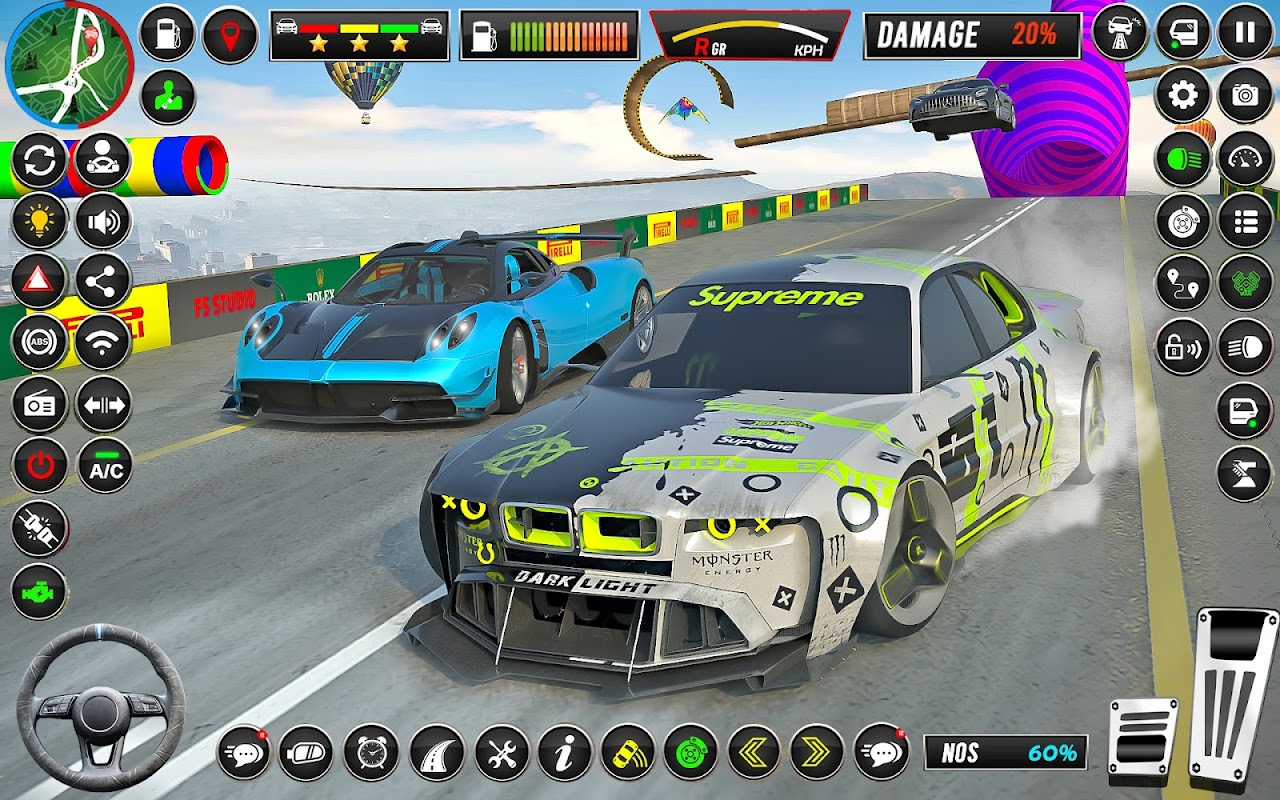Click the steering wheel control
Viewport: 1280px width, 800px height.
pyautogui.click(x=100, y=708)
